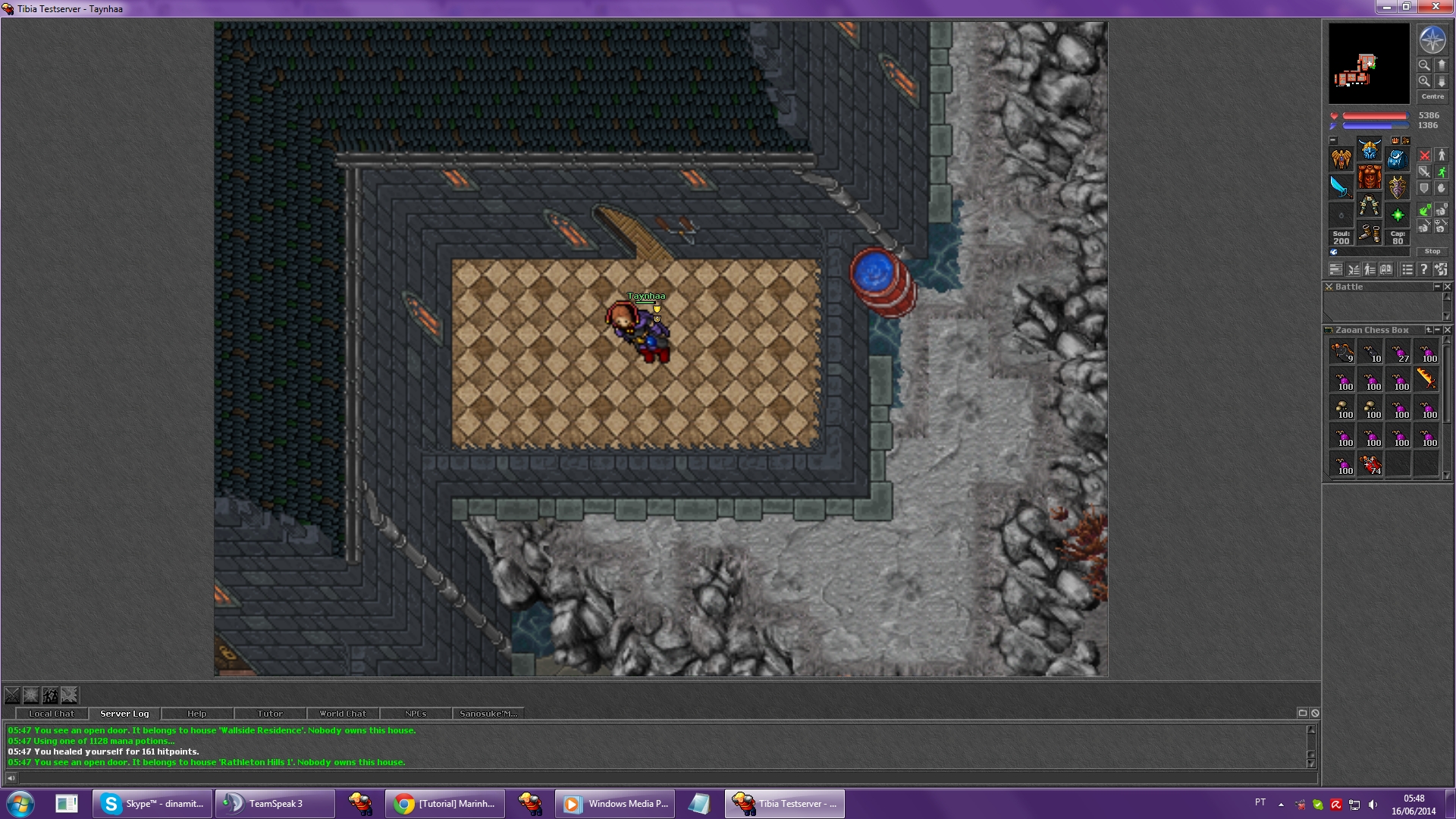
Task: Click the Centre minimap button
Action: (1432, 97)
